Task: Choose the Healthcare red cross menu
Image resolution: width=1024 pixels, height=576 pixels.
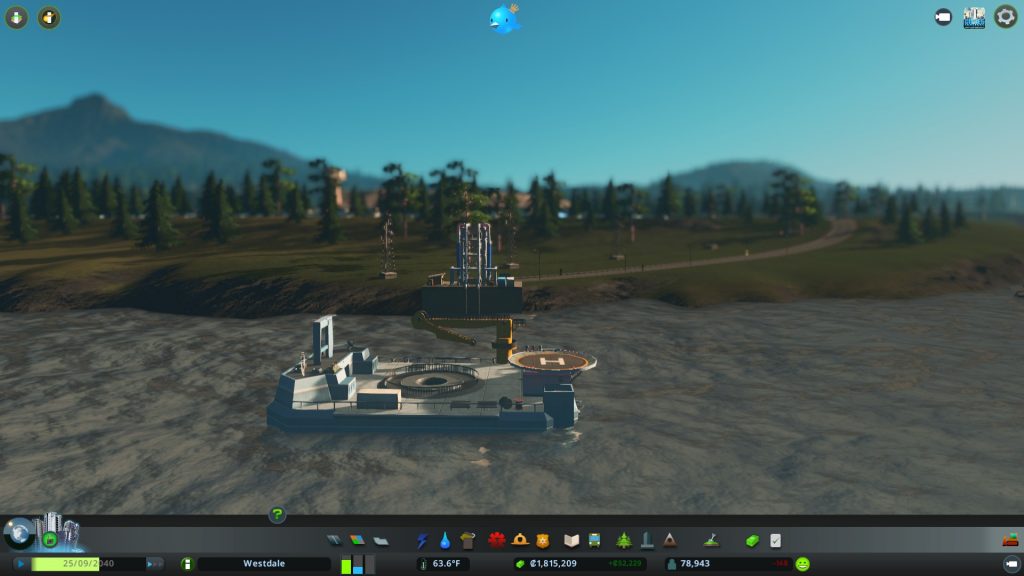Action: point(497,541)
